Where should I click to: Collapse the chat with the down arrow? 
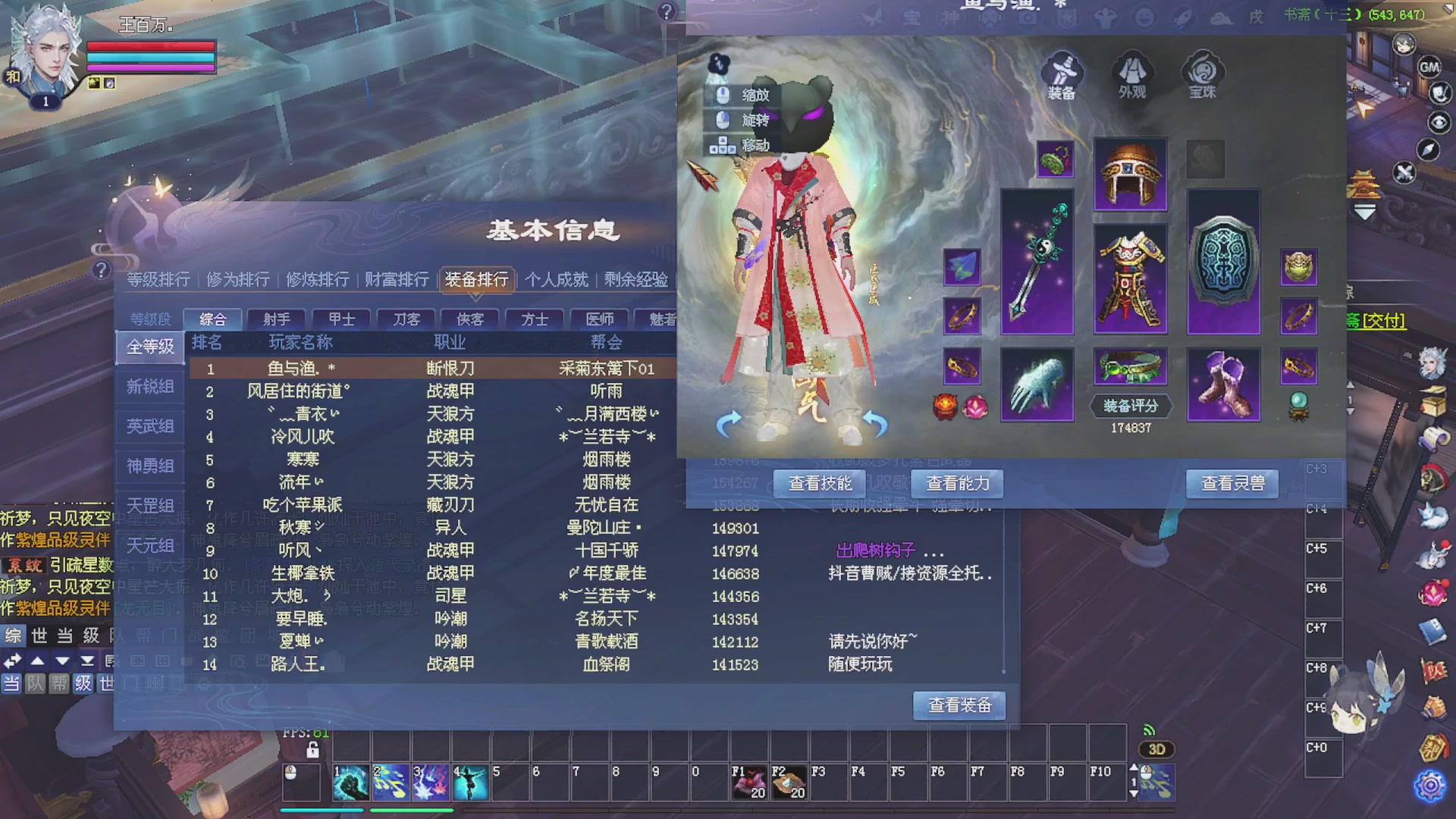pyautogui.click(x=62, y=661)
